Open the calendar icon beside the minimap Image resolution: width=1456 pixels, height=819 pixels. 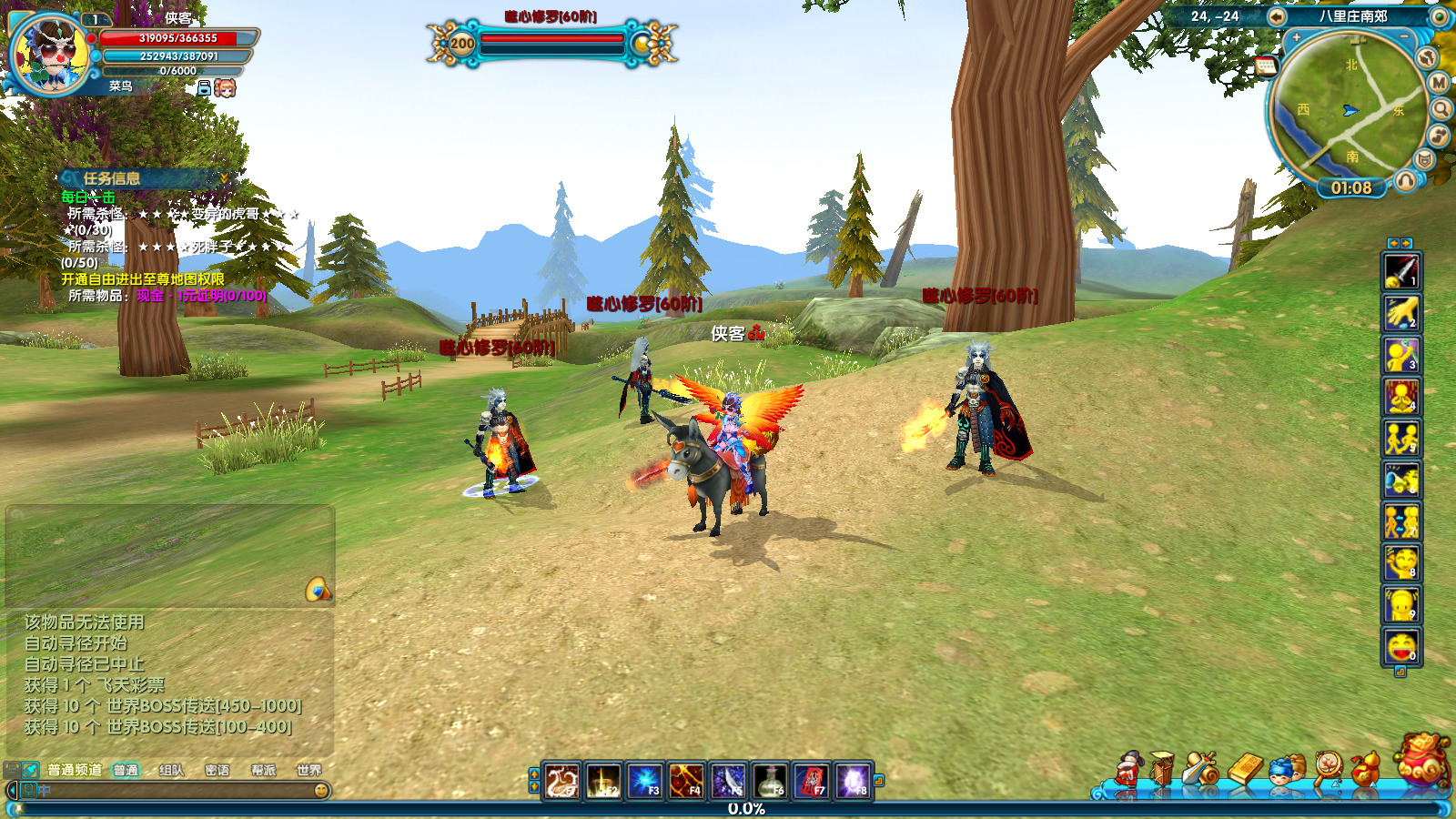coord(1266,66)
